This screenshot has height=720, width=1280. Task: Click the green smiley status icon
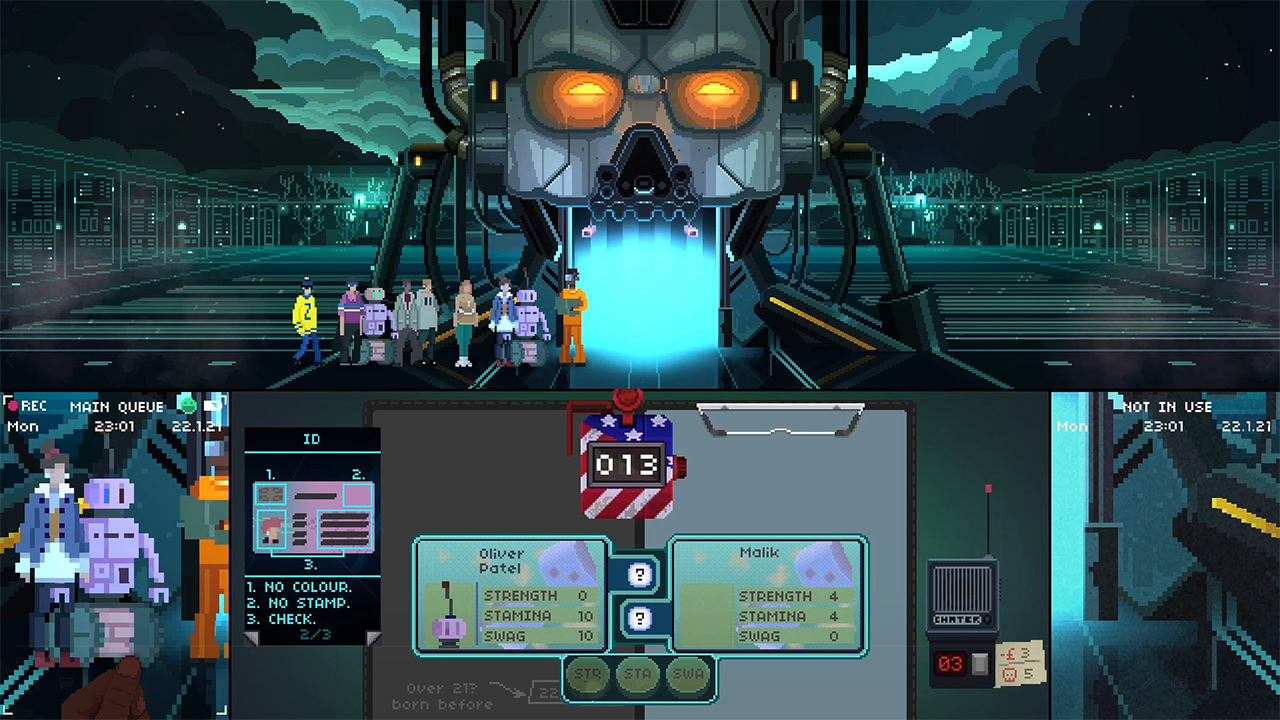[x=187, y=406]
